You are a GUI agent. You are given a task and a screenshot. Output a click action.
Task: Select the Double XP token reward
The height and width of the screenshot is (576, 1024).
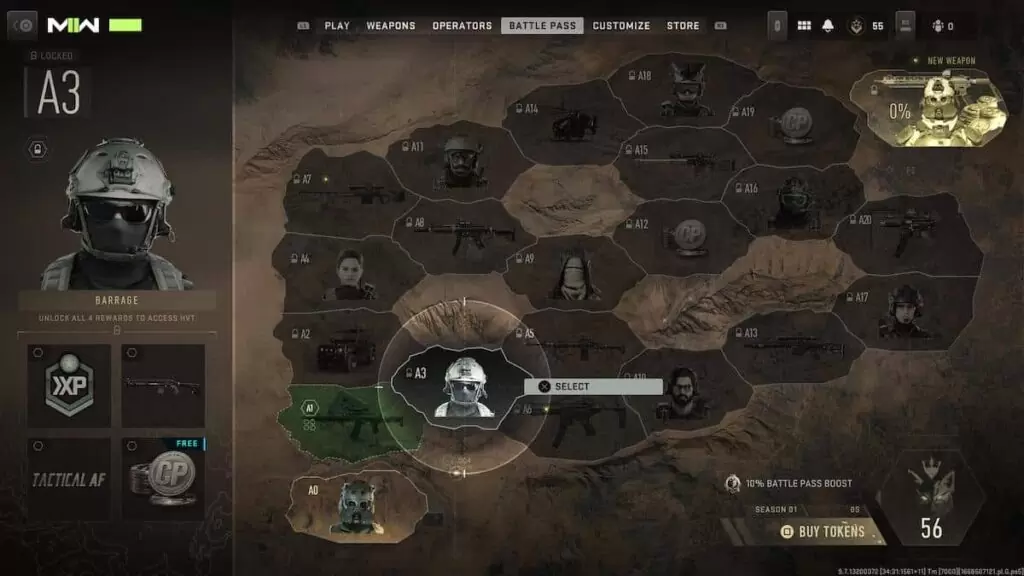[x=69, y=385]
